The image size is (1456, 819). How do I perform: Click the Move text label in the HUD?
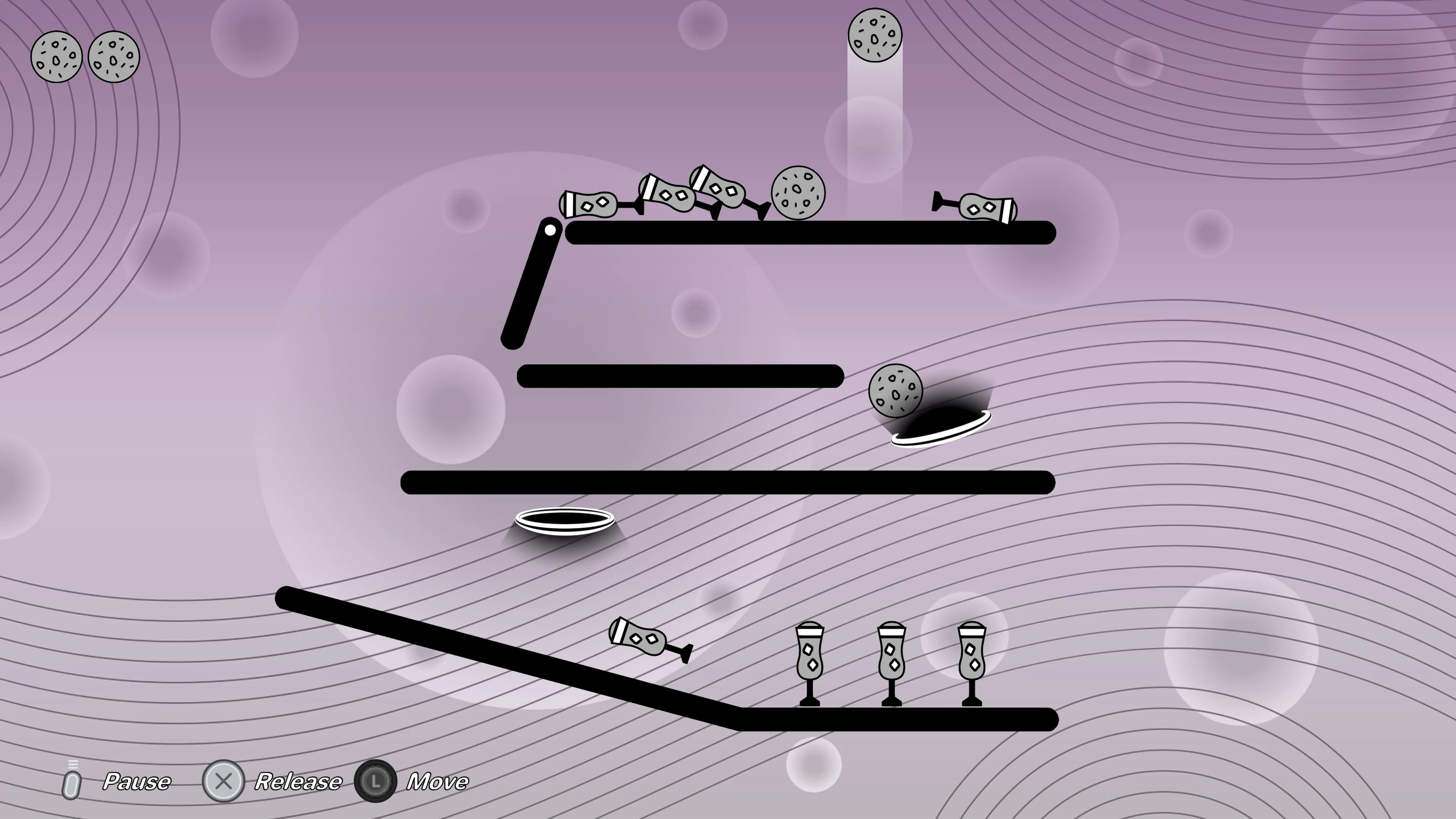point(438,782)
